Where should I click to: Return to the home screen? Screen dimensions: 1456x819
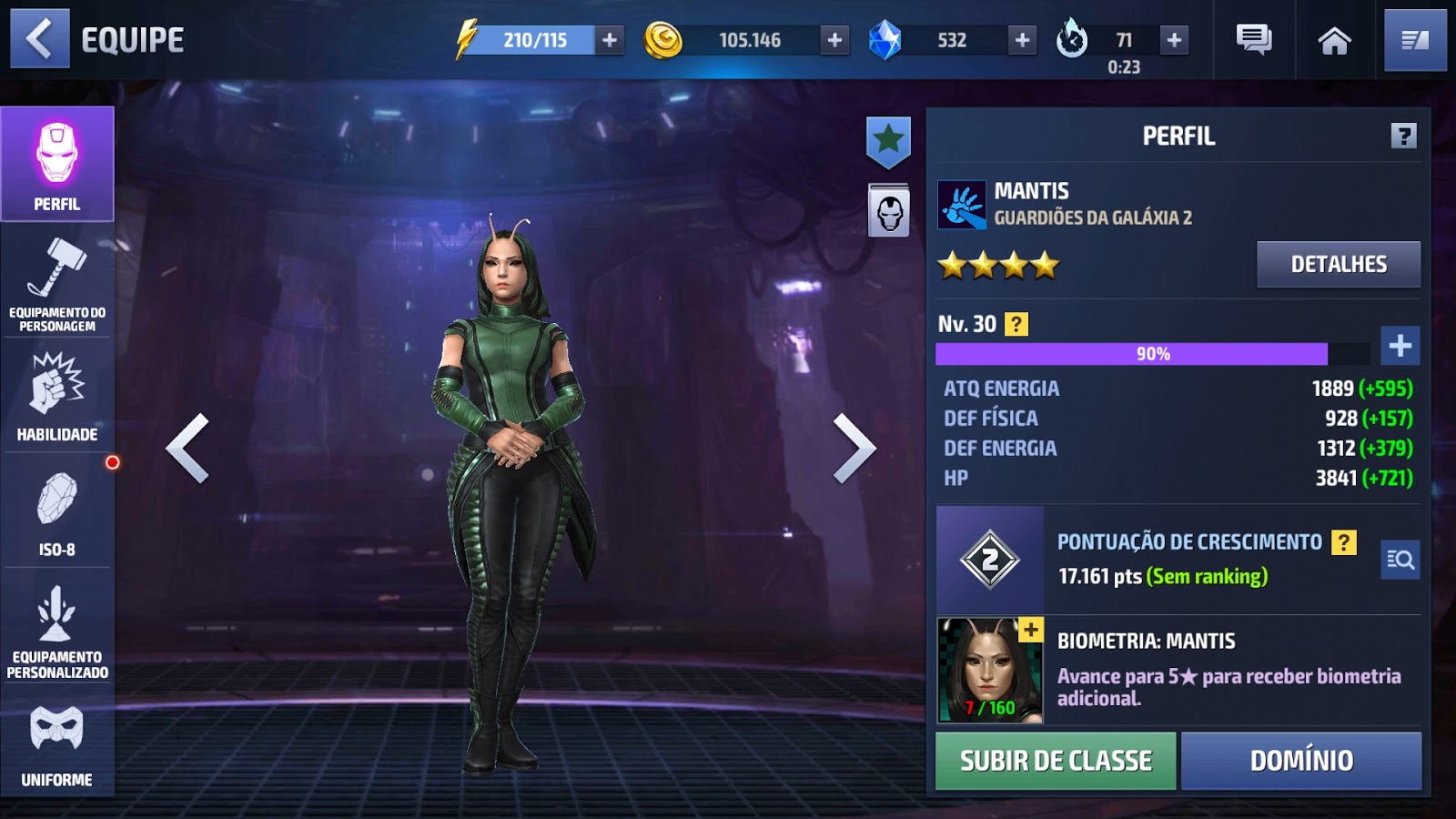(1334, 40)
